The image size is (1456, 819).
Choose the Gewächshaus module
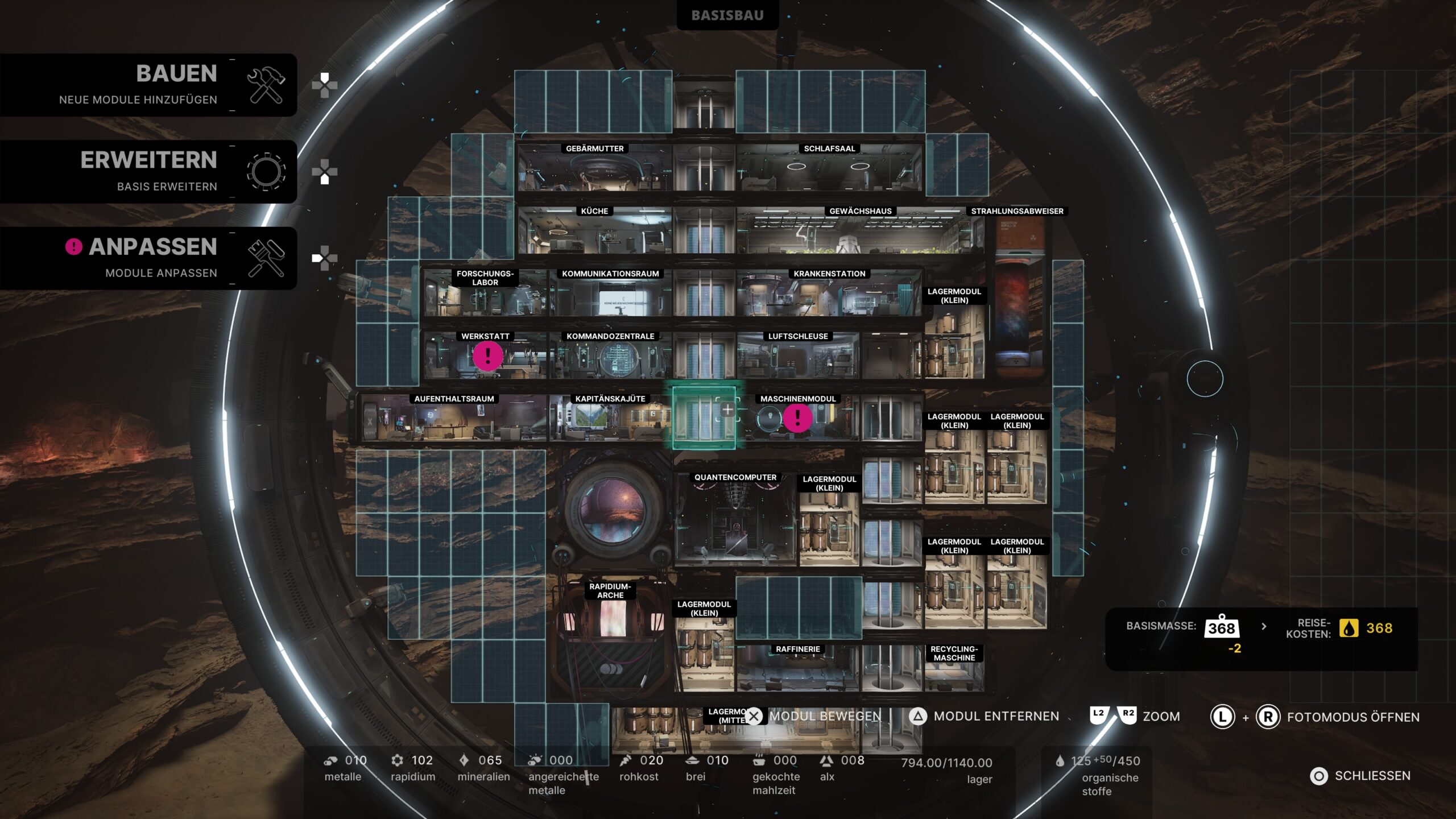point(859,233)
